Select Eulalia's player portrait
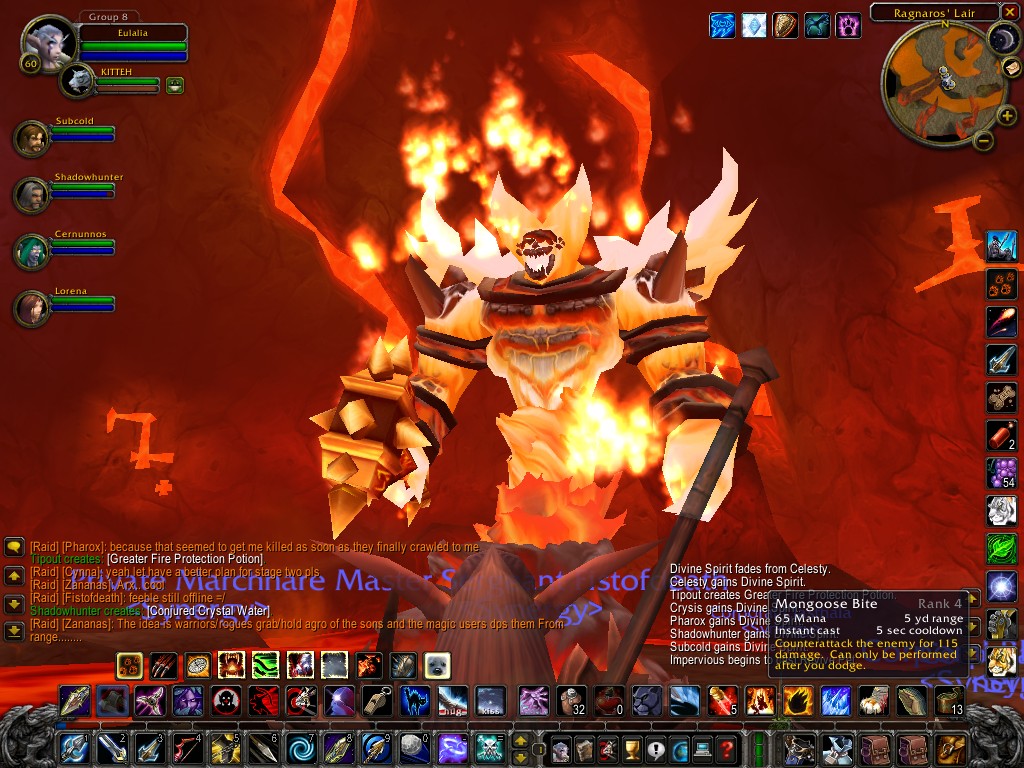Viewport: 1024px width, 768px height. (x=44, y=45)
